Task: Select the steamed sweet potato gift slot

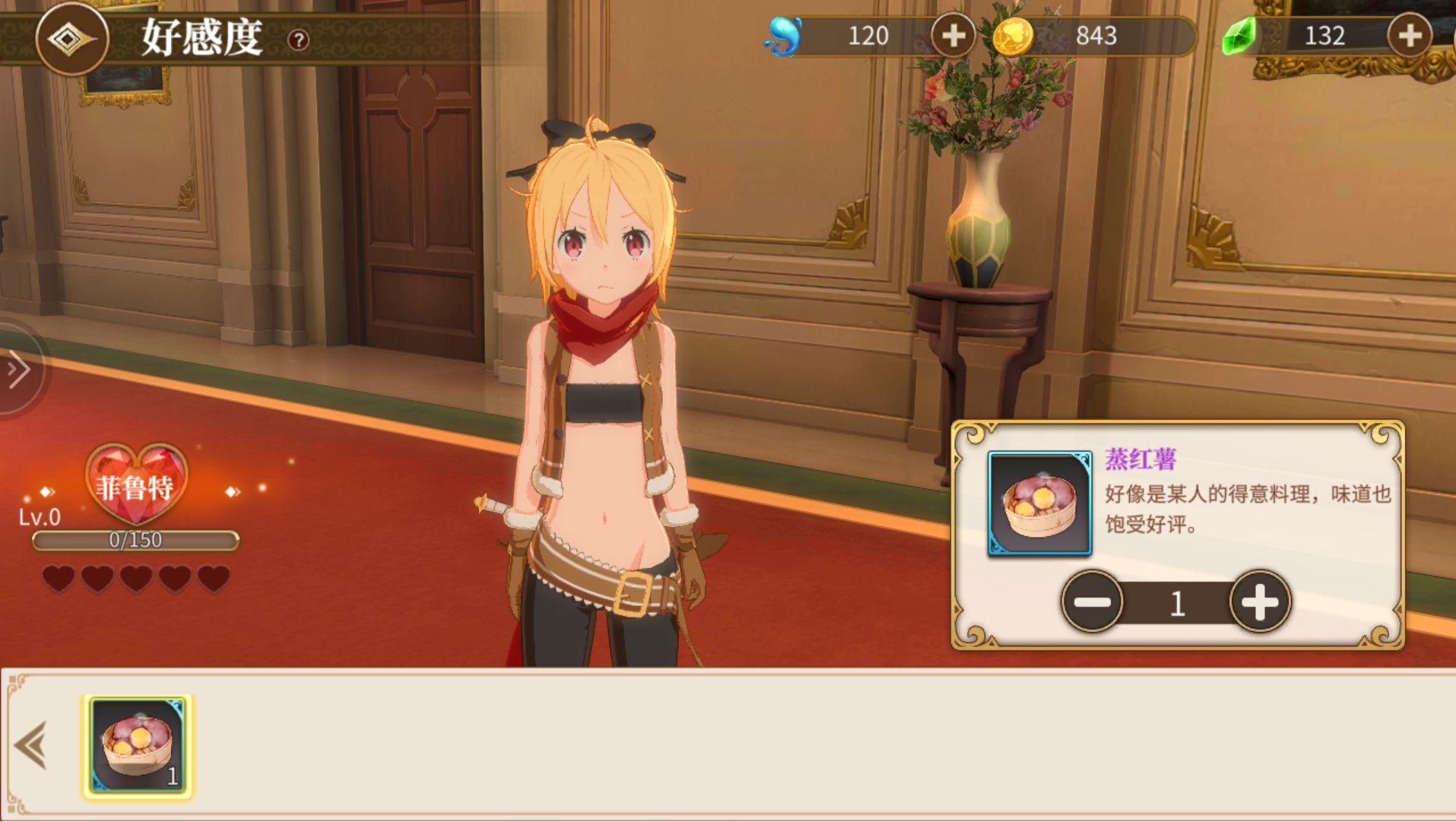Action: click(138, 747)
